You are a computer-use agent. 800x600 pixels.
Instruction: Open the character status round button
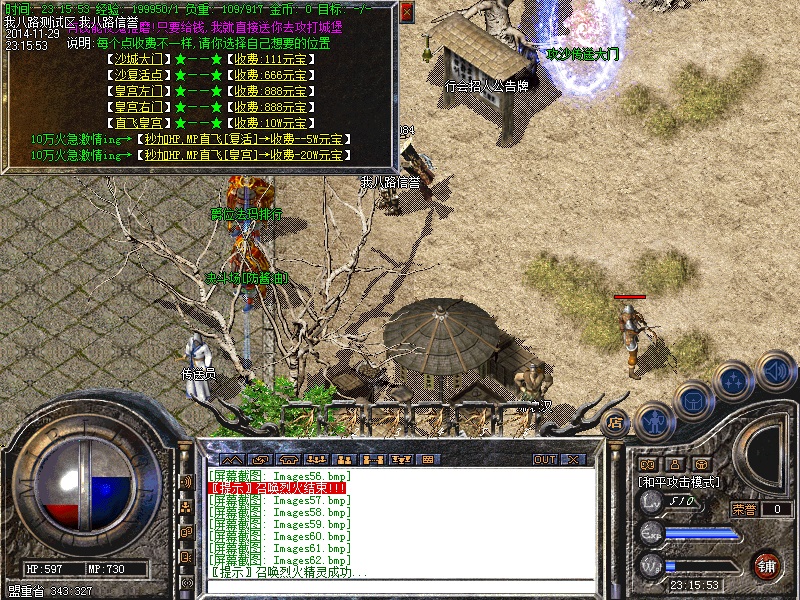[653, 421]
